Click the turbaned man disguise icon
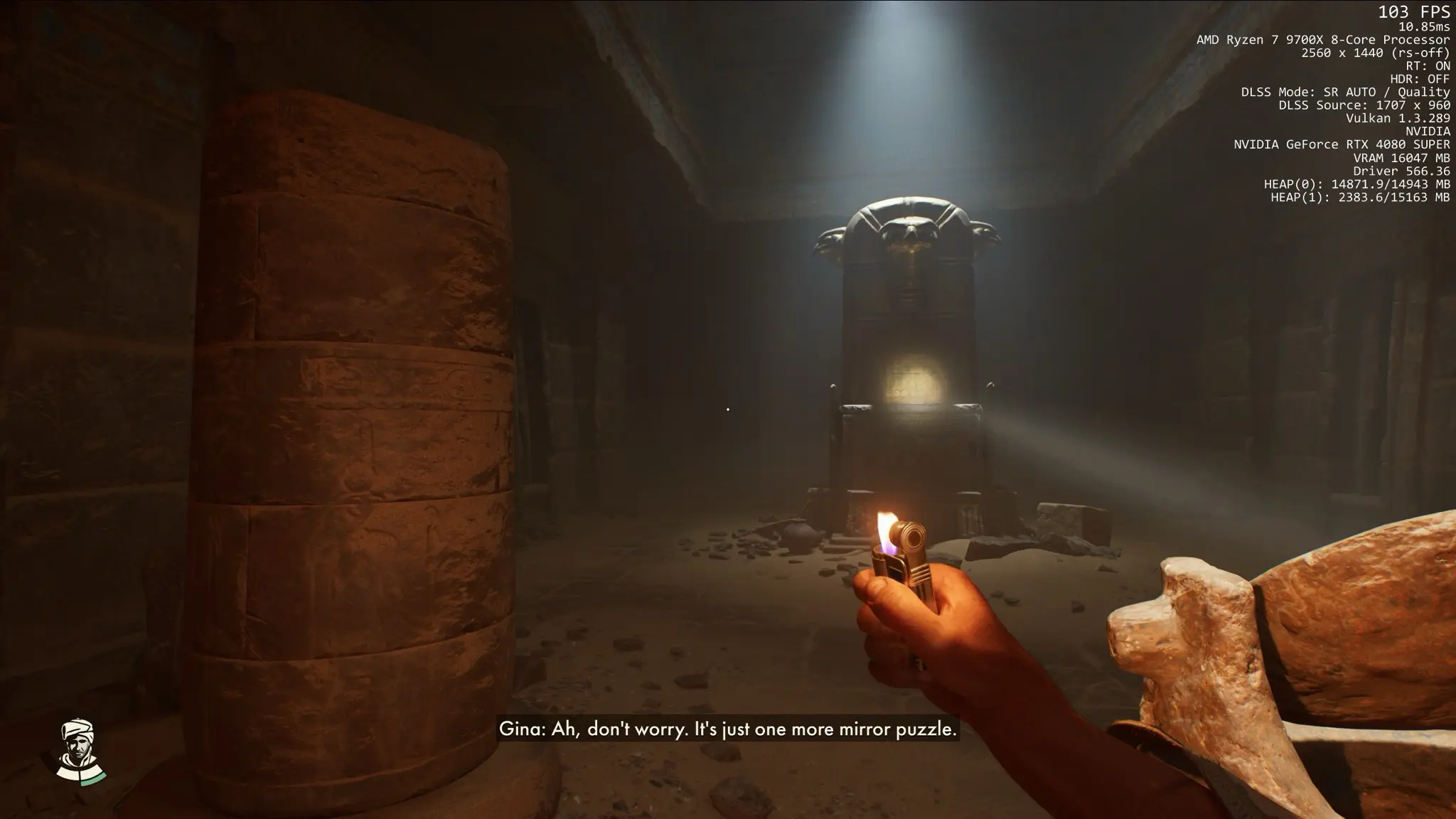Viewport: 1456px width, 819px height. click(x=79, y=751)
